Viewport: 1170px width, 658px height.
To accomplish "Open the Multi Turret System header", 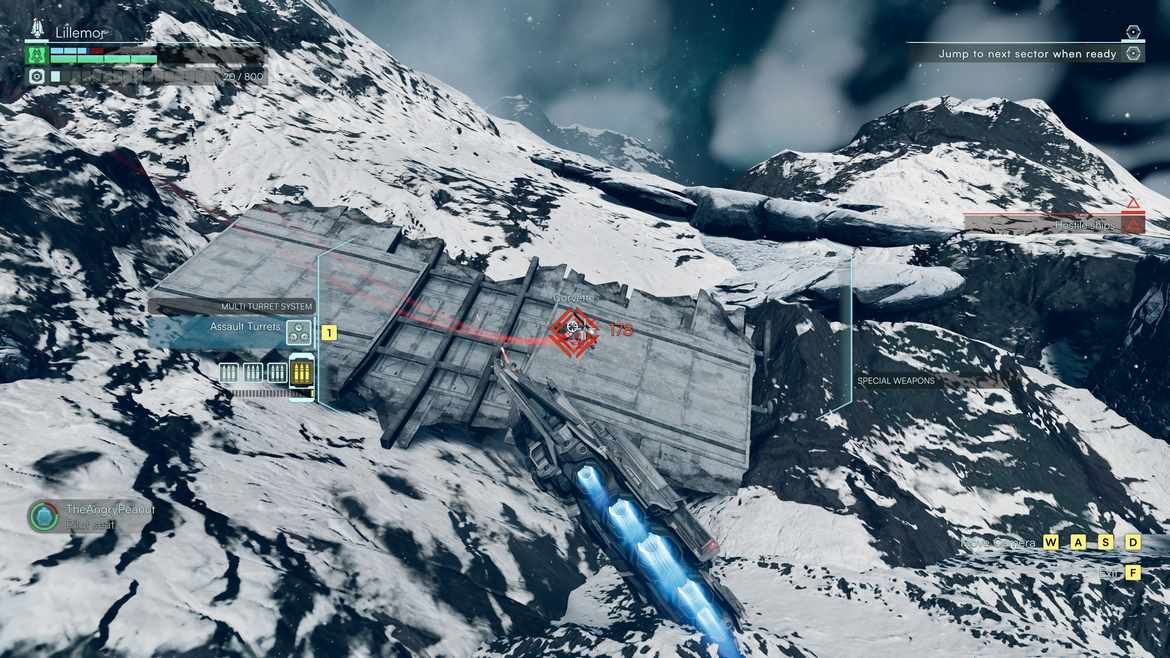I will [267, 307].
